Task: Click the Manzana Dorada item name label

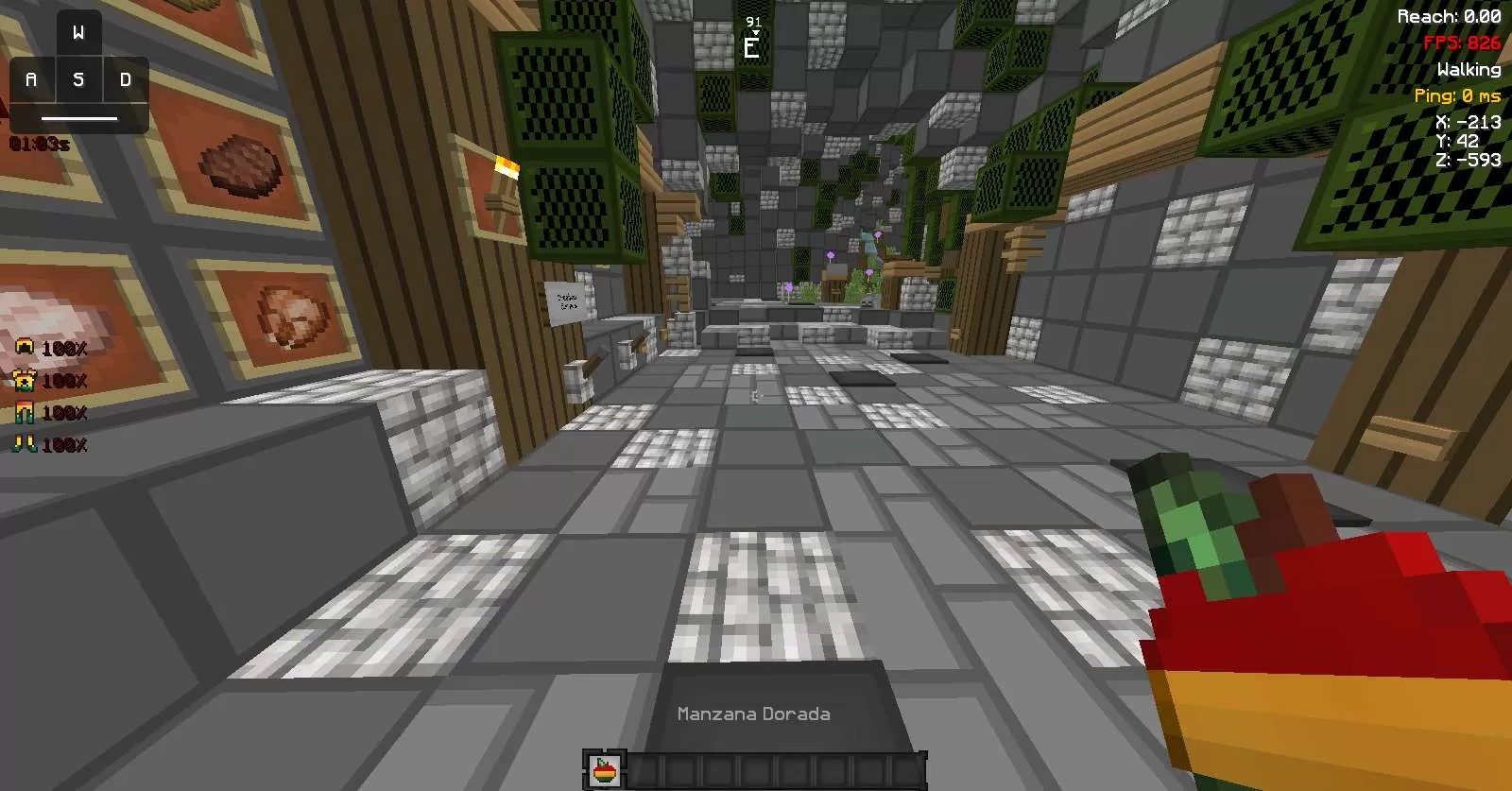Action: click(x=754, y=714)
